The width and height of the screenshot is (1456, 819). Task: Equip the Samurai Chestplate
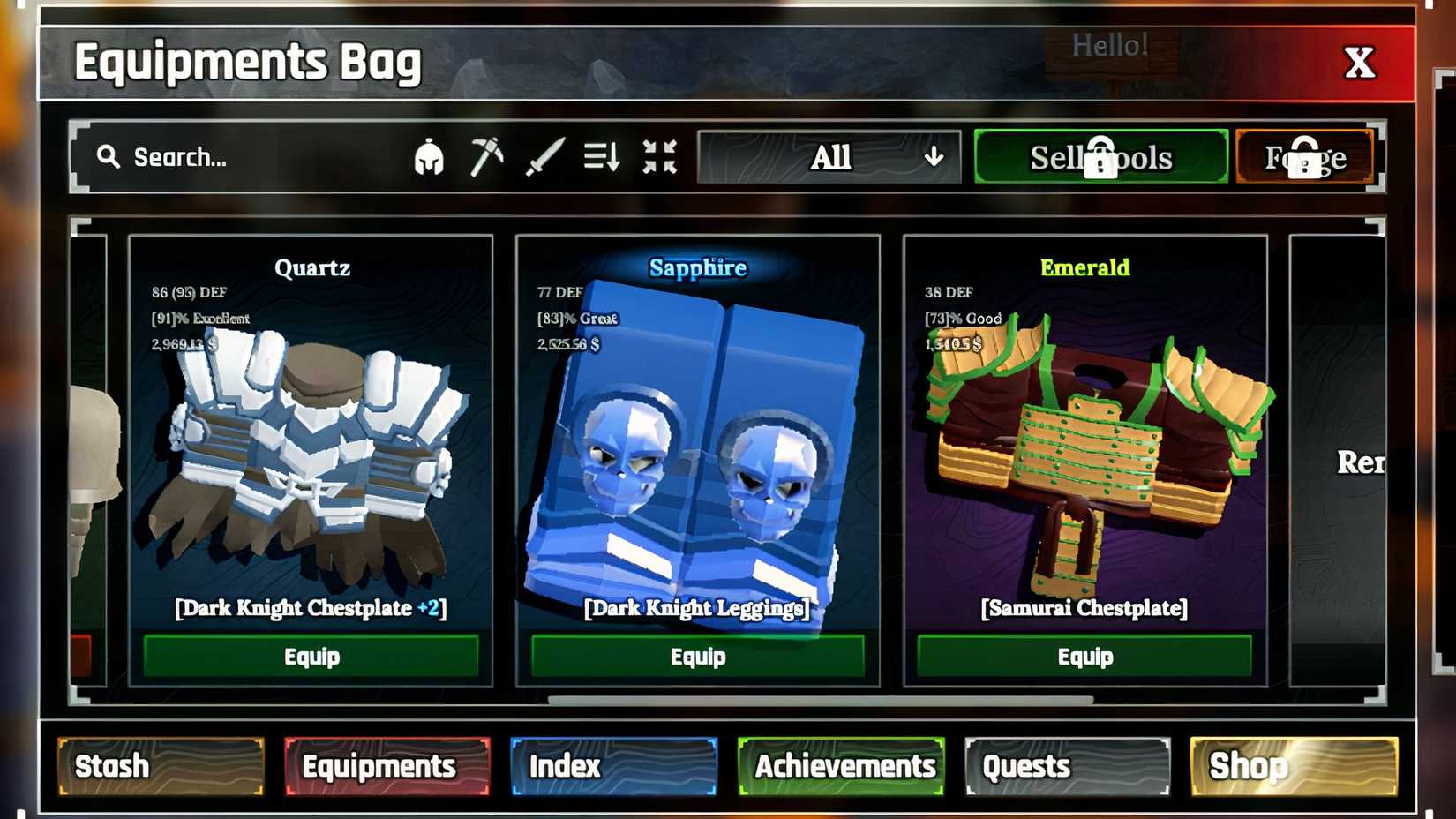pyautogui.click(x=1084, y=656)
